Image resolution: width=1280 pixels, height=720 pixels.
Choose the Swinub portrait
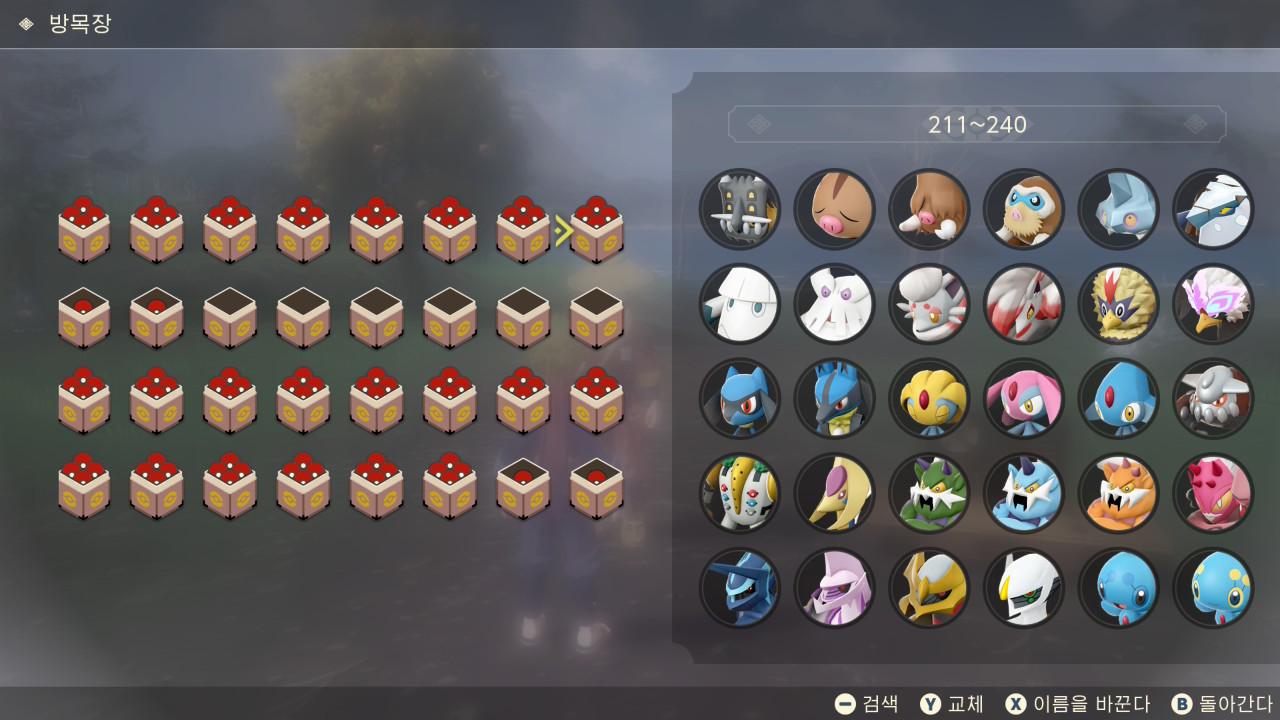[835, 209]
